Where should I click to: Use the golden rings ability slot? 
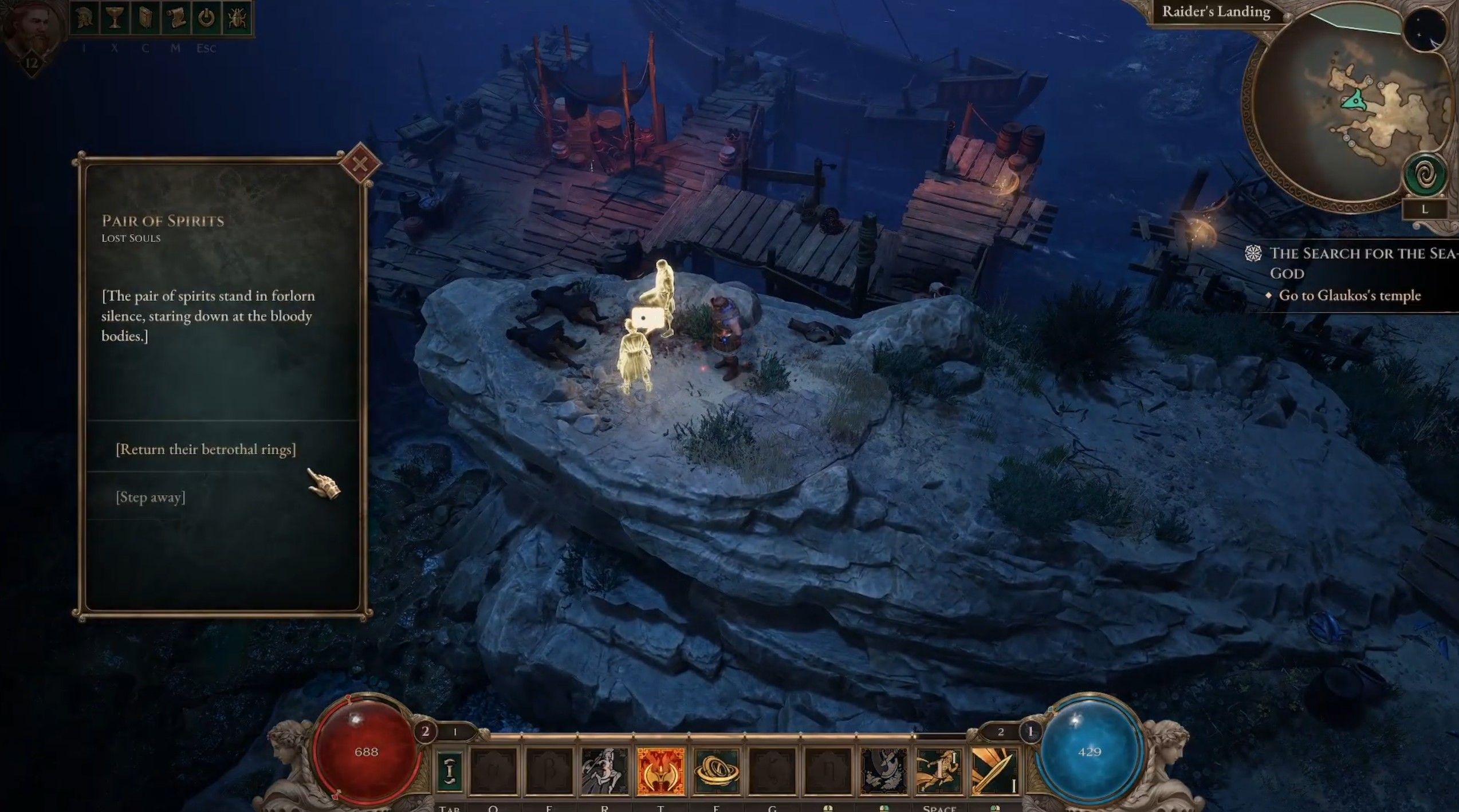(x=716, y=771)
